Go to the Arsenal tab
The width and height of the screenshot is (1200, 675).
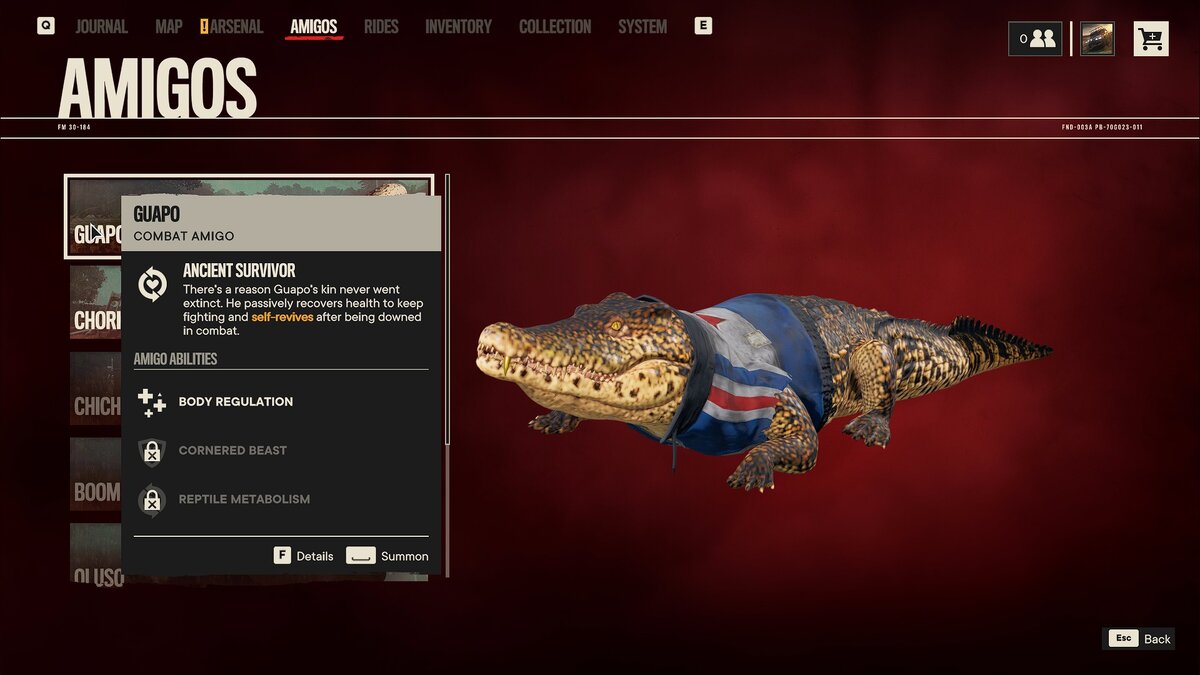(x=236, y=27)
